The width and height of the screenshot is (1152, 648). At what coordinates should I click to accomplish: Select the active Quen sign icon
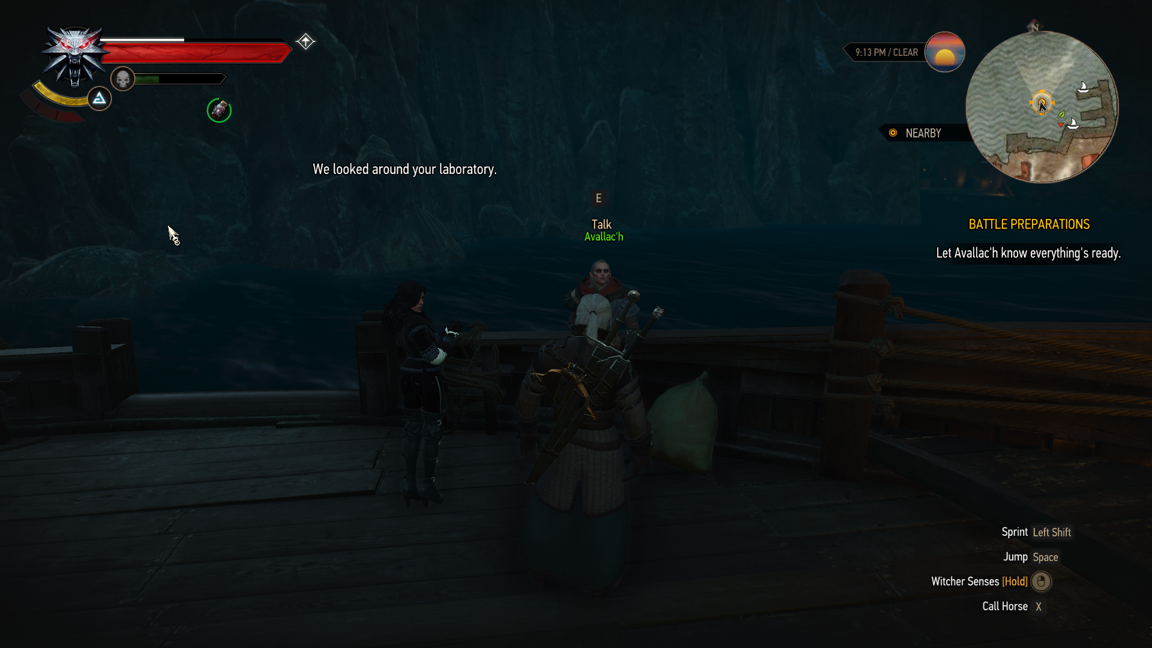[99, 98]
